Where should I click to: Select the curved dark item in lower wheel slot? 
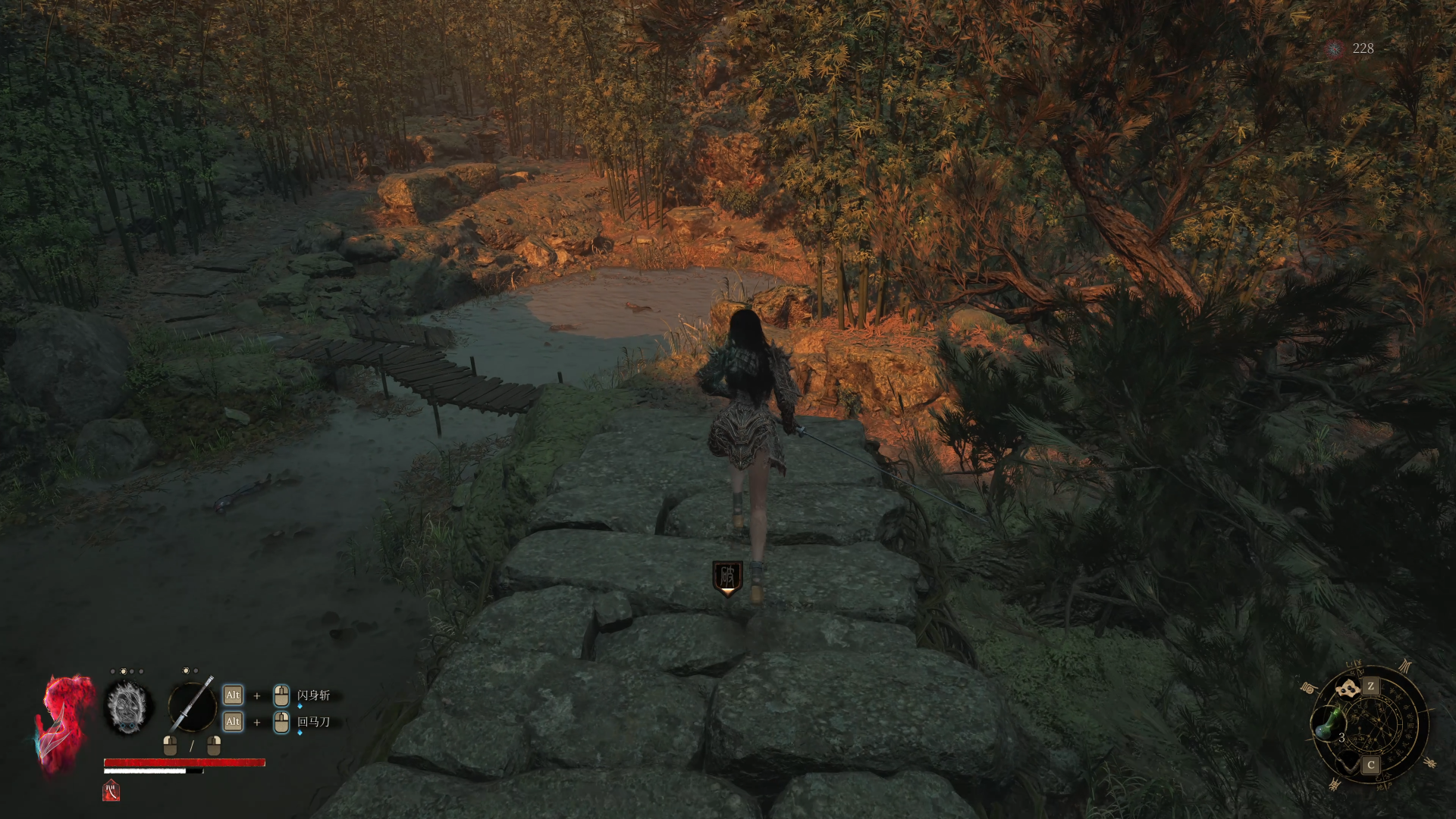point(1348,761)
